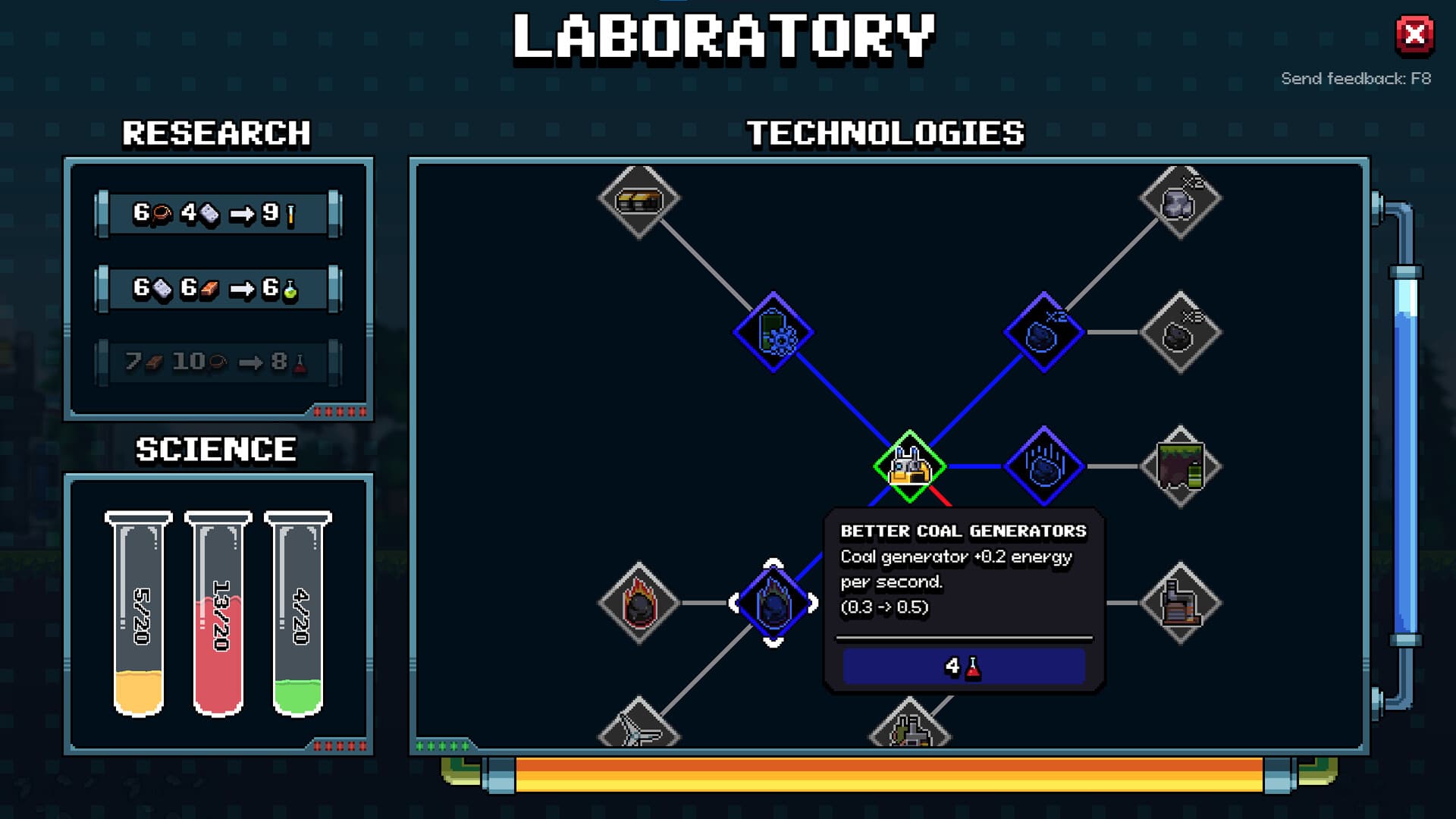Select the green rover technology node
This screenshot has height=819, width=1456.
910,466
